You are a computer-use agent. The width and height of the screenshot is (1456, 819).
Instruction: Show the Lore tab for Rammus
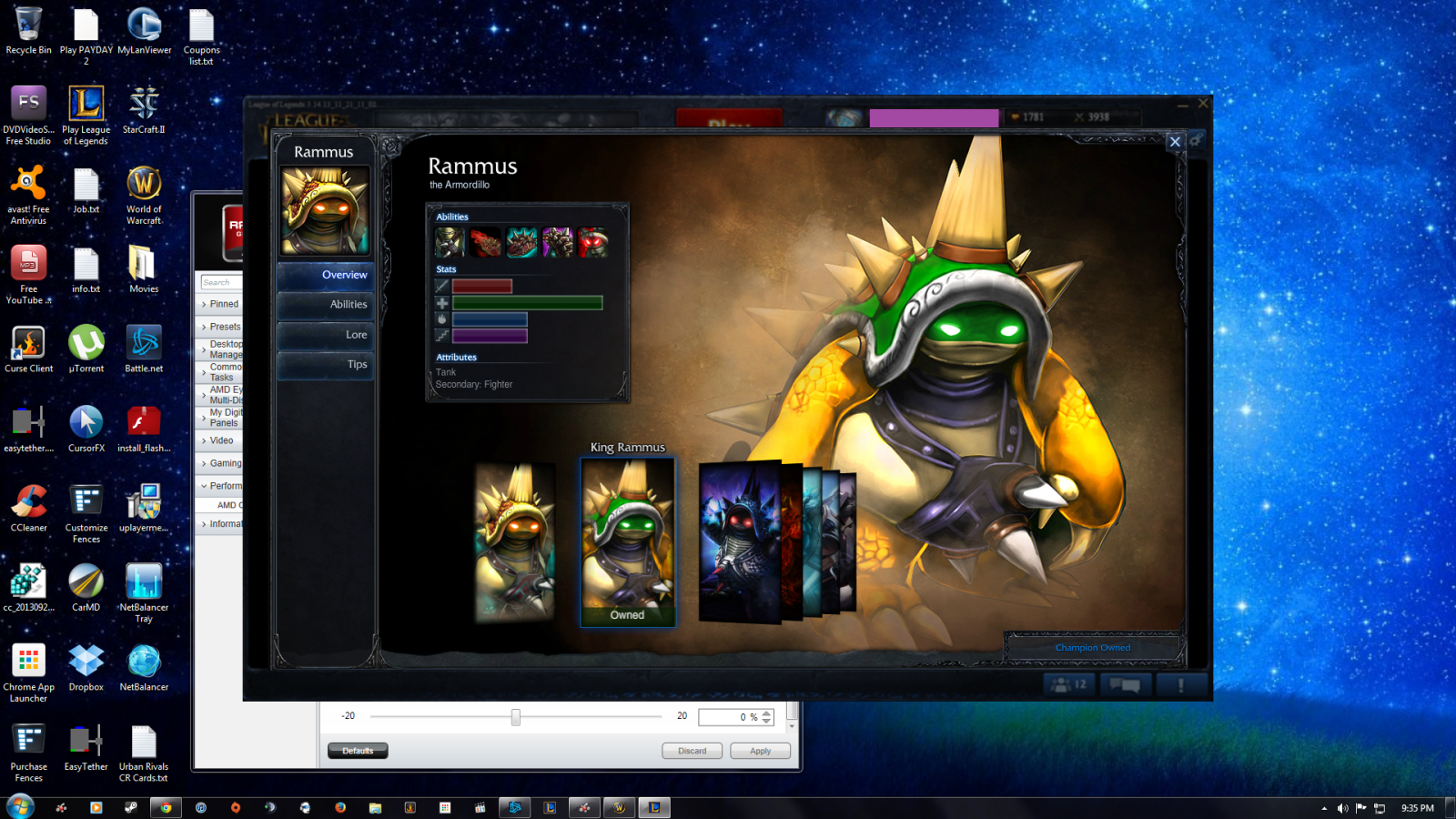(326, 335)
